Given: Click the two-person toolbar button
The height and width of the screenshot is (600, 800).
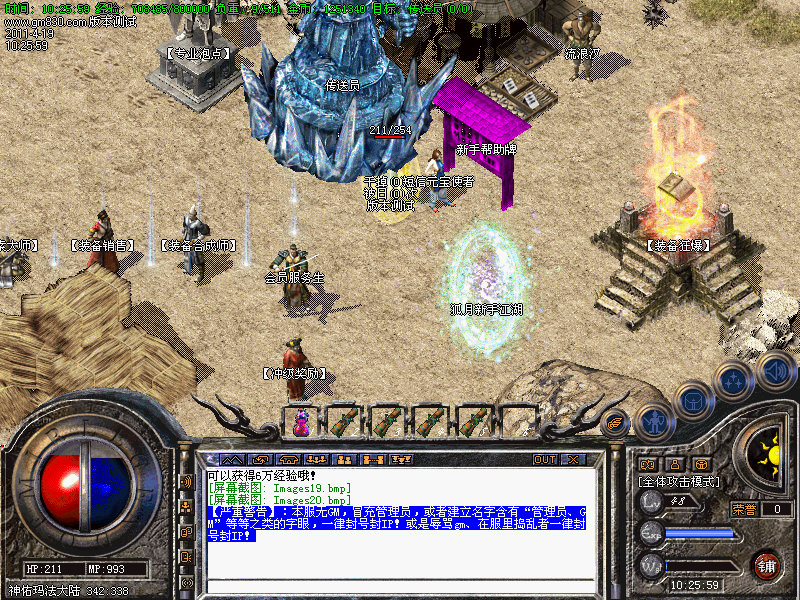Looking at the screenshot, I should pos(344,459).
